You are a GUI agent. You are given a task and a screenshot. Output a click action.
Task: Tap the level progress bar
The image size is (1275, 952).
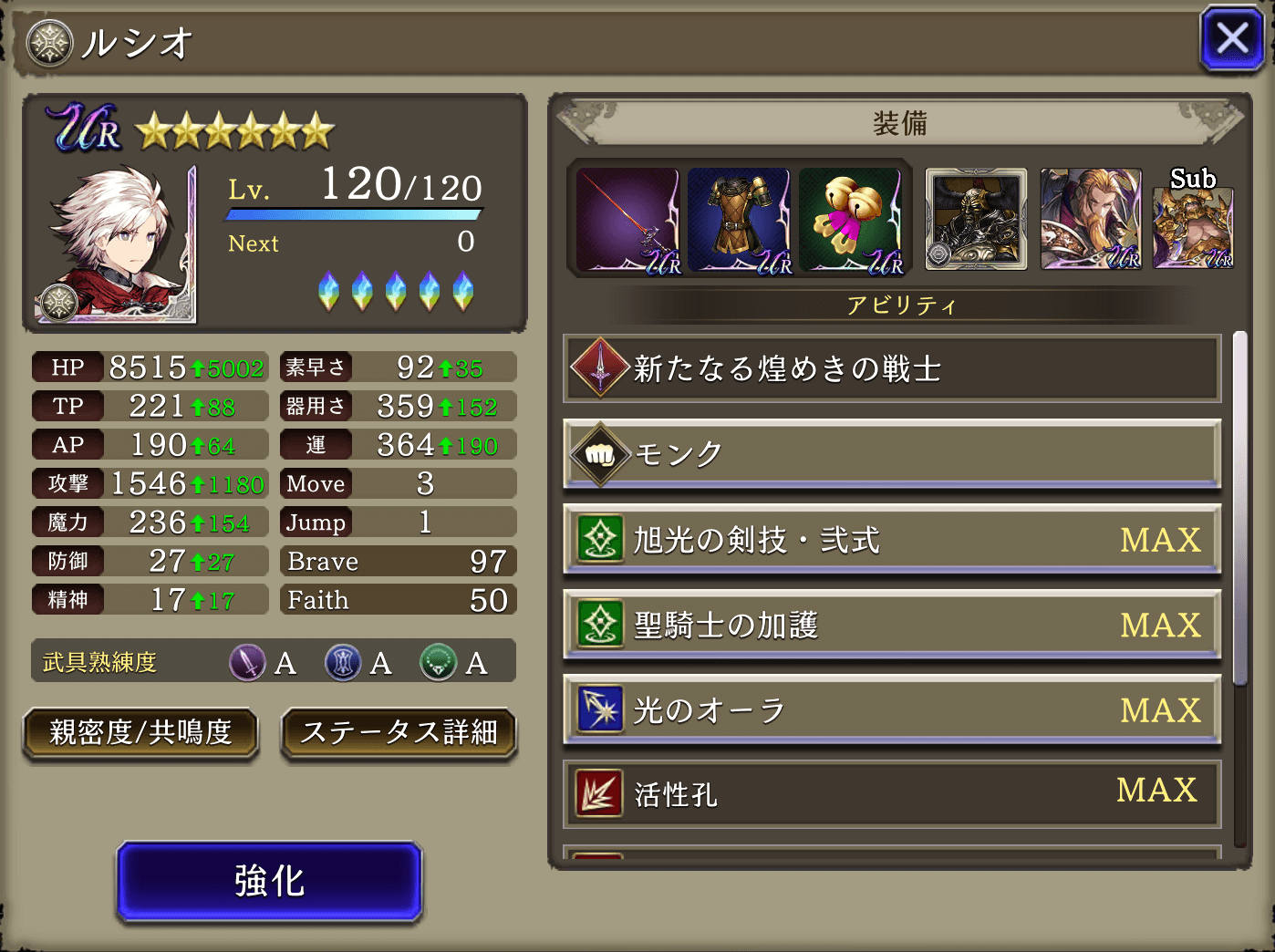pos(354,213)
